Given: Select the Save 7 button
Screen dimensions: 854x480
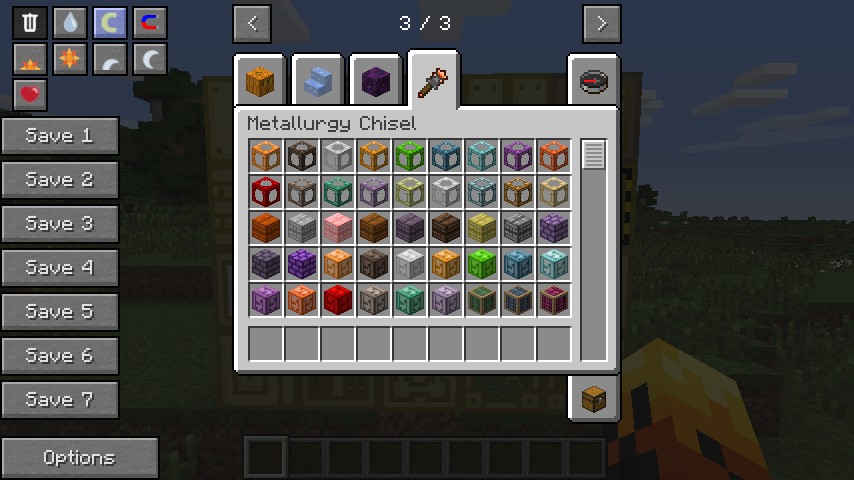Looking at the screenshot, I should (60, 400).
